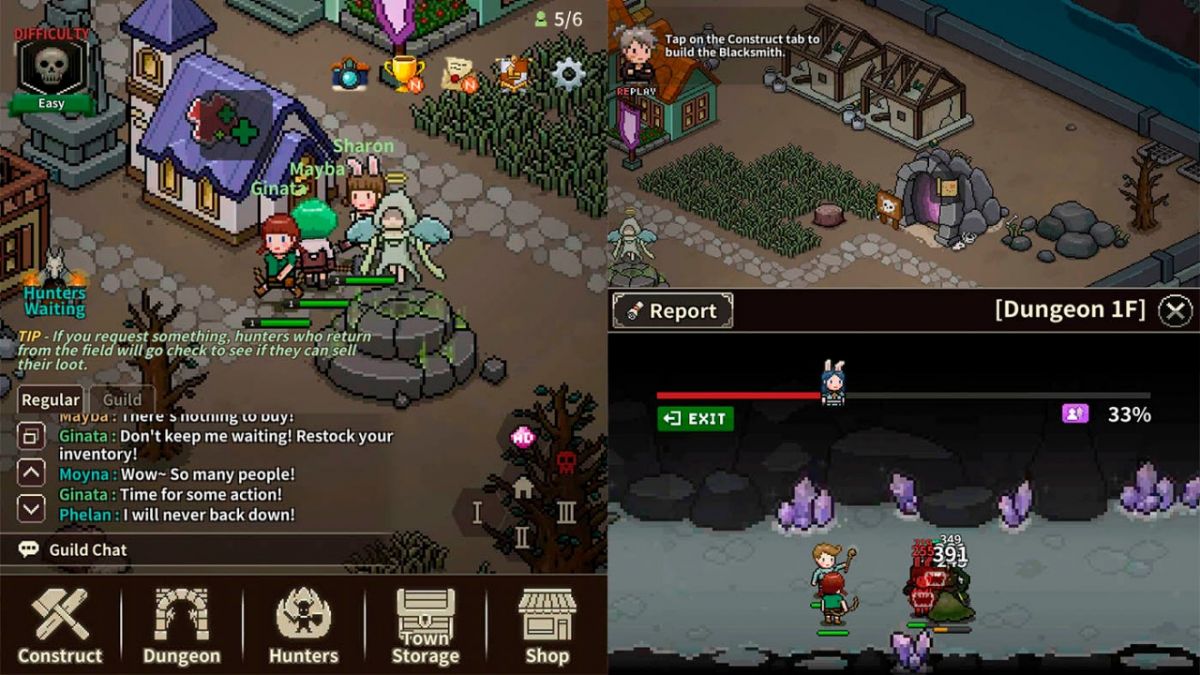The image size is (1200, 675).
Task: Open the sealed letter mail icon
Action: click(459, 74)
